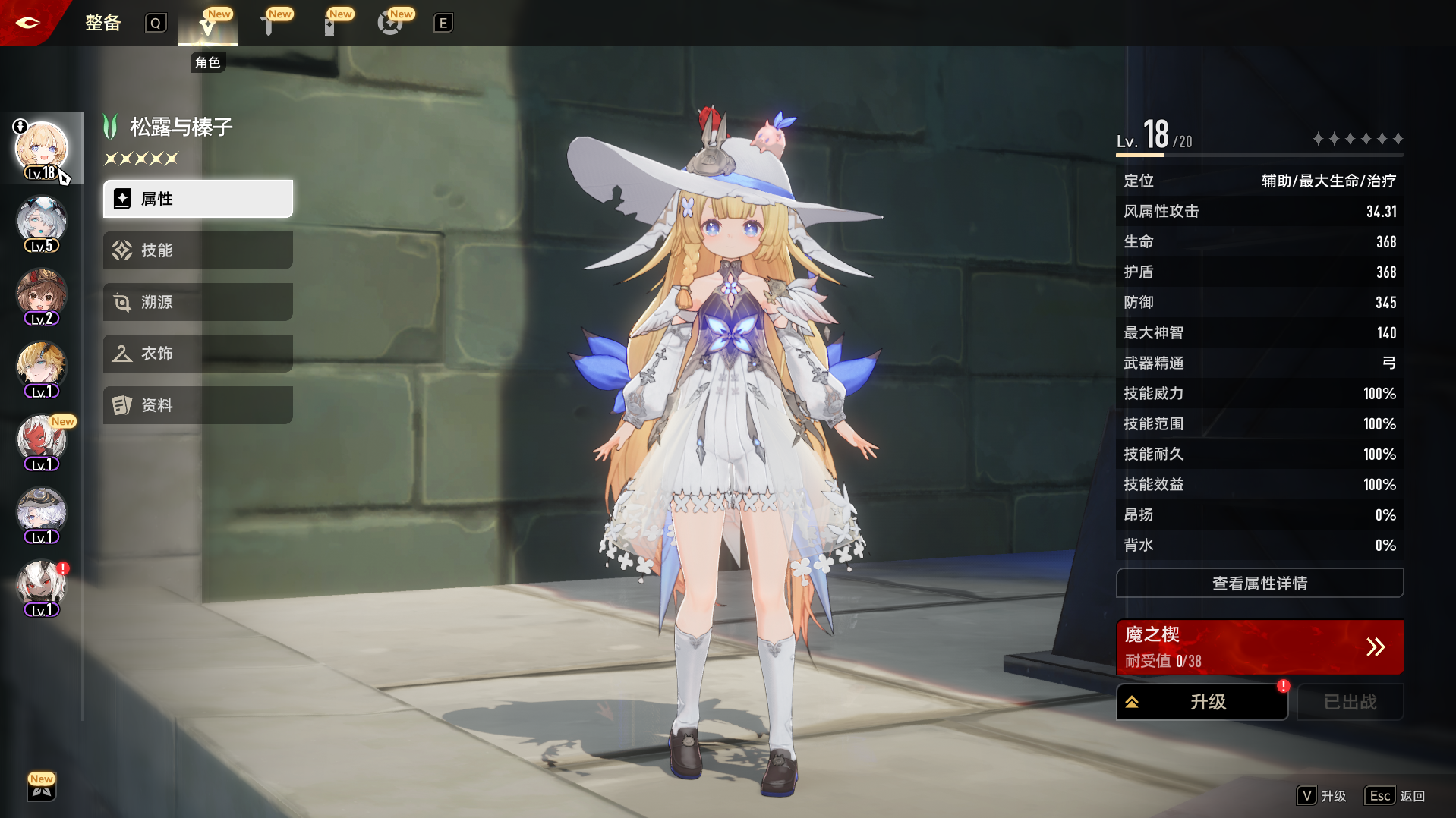Open the red 魔之楔 panel
Viewport: 1456px width, 818px height.
(1259, 647)
